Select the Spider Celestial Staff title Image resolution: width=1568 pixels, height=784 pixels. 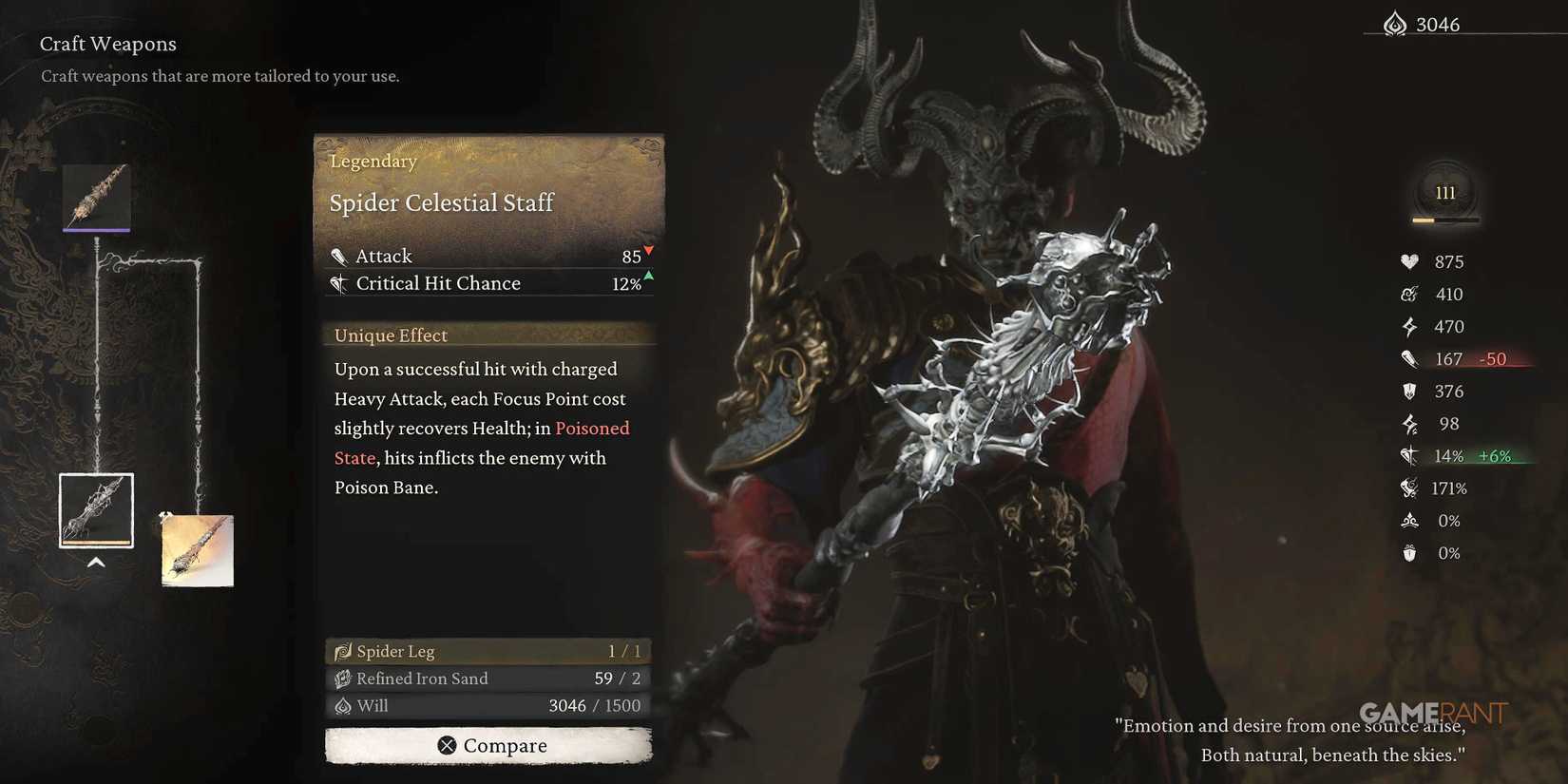[x=441, y=202]
